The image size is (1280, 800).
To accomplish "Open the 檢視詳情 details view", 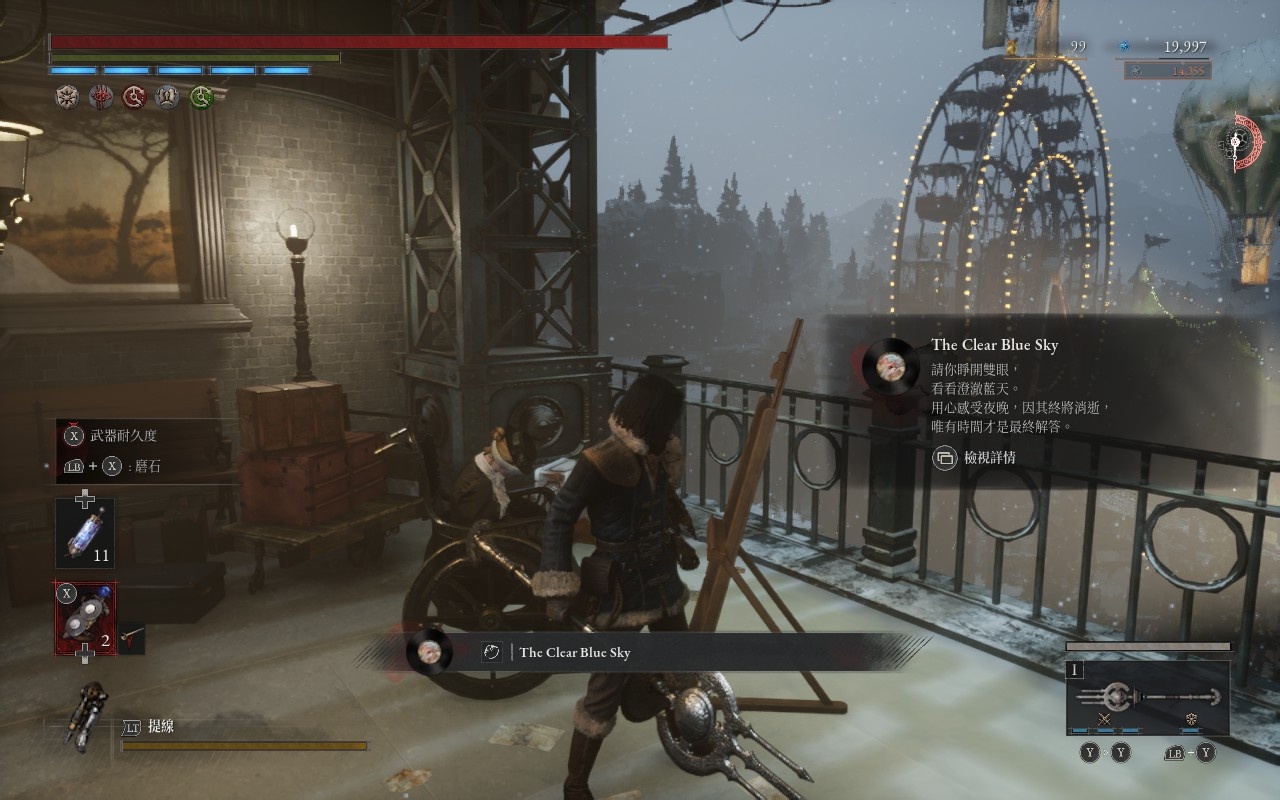I will pos(976,458).
